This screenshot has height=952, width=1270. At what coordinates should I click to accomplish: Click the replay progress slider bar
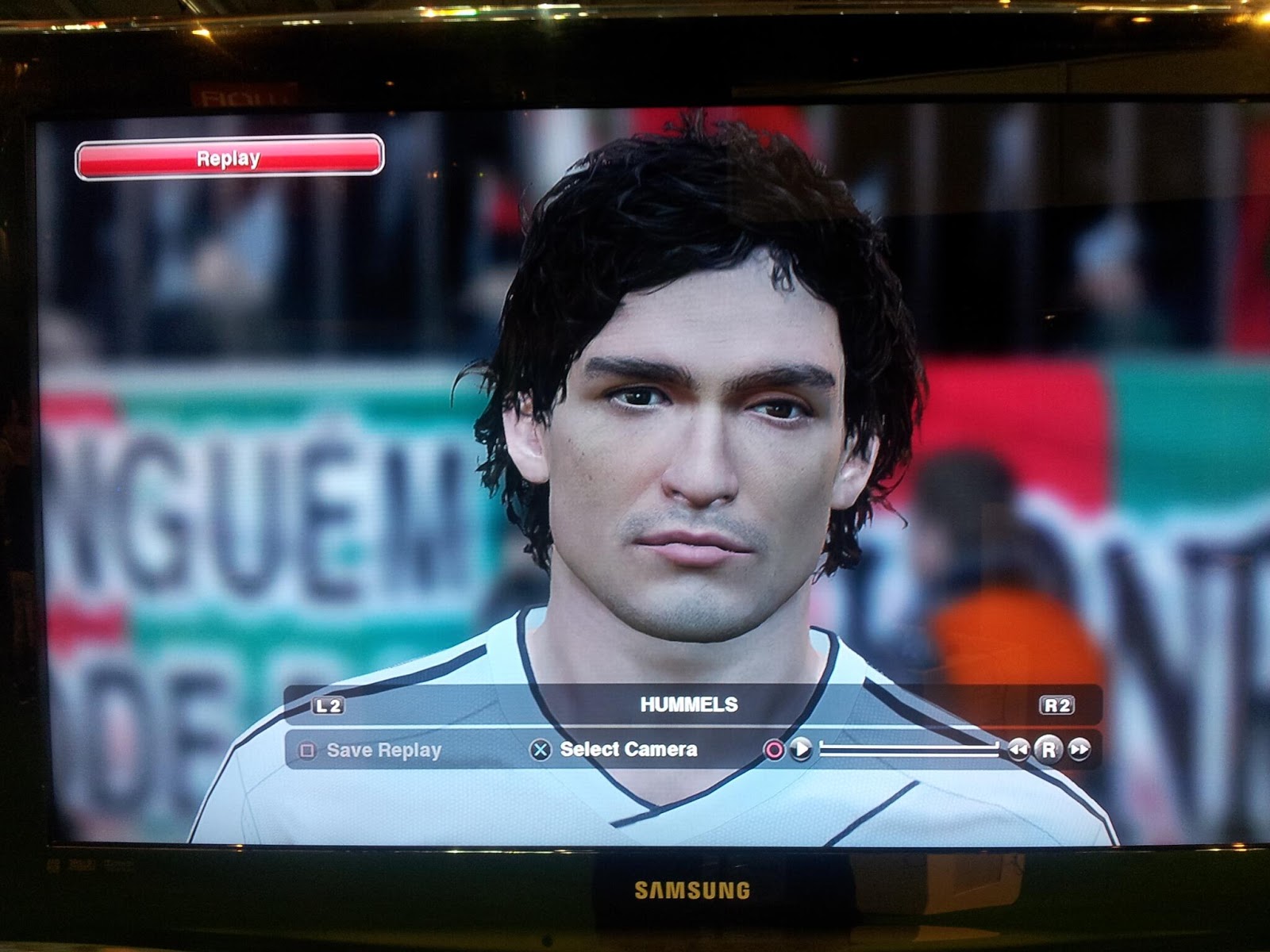tap(909, 749)
